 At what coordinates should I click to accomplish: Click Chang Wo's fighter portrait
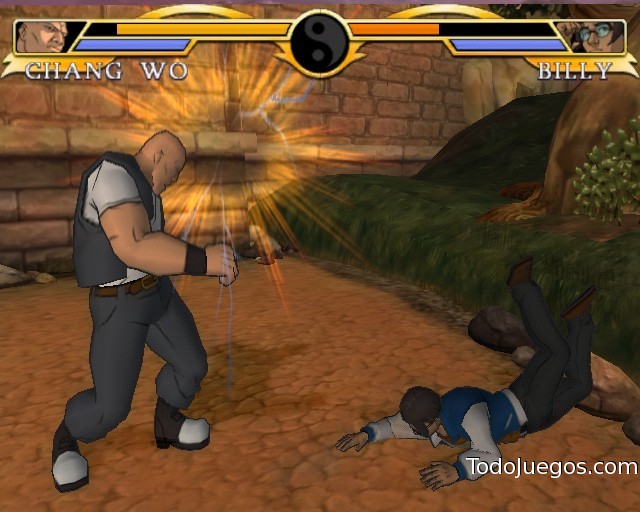click(x=40, y=37)
